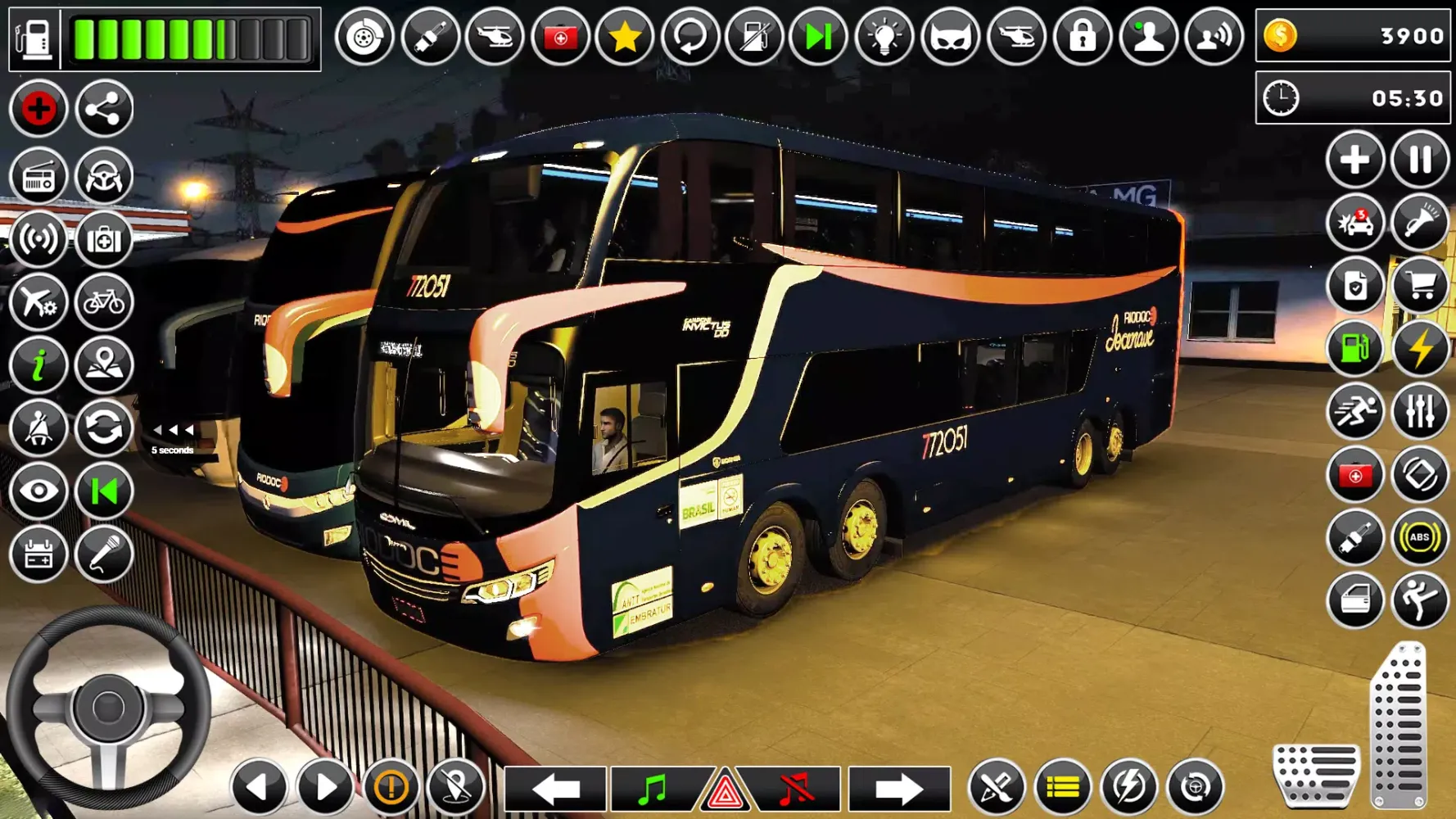Viewport: 1456px width, 819px height.
Task: Open the map location pin icon
Action: 104,365
